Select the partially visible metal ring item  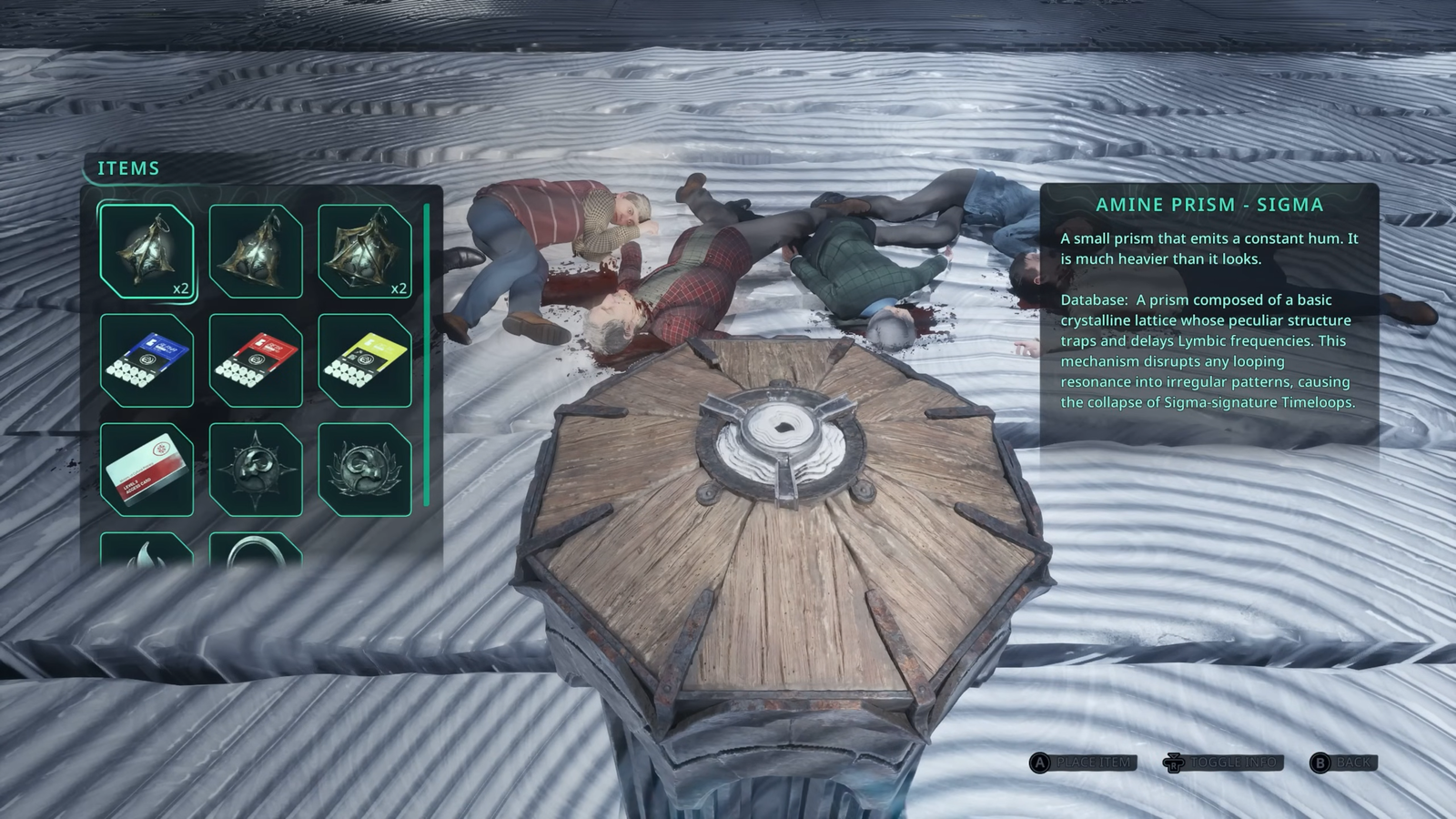[x=256, y=551]
